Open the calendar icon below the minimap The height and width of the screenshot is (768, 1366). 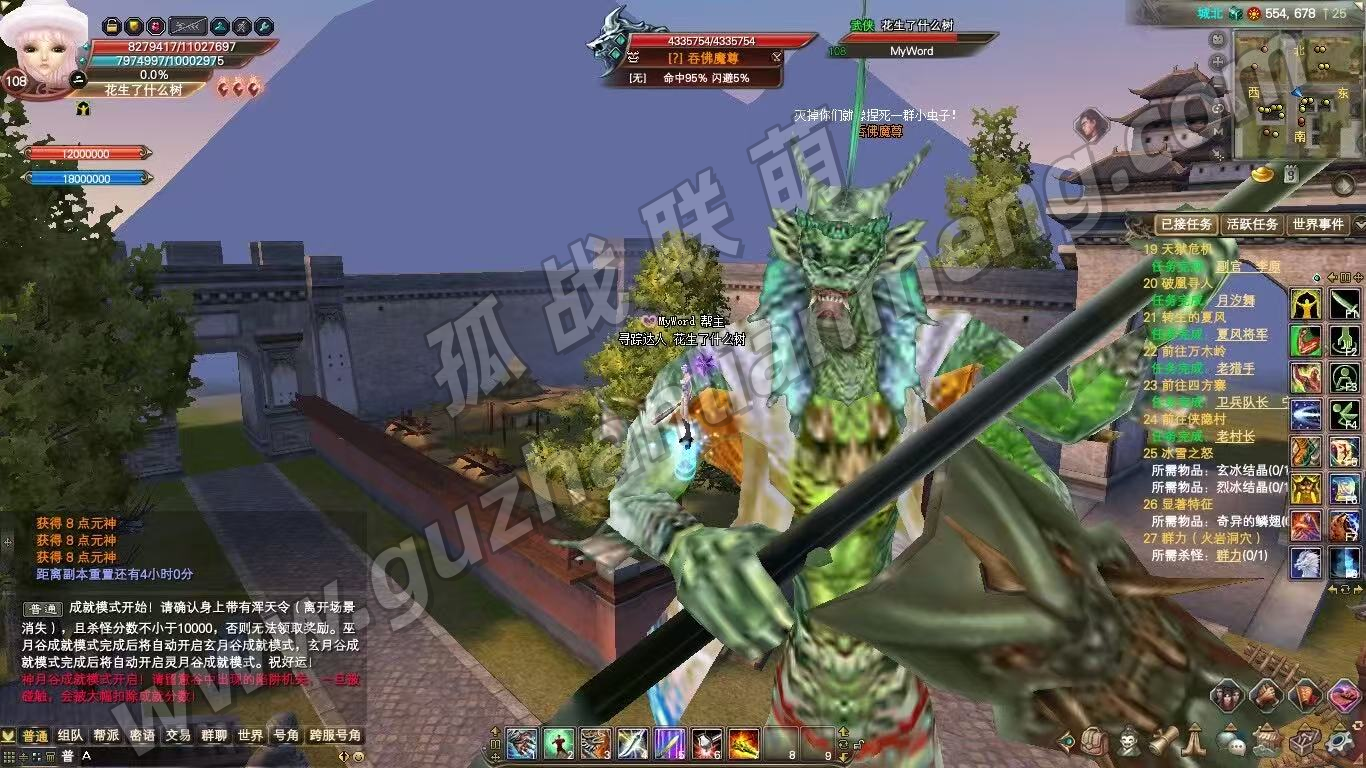(1291, 173)
